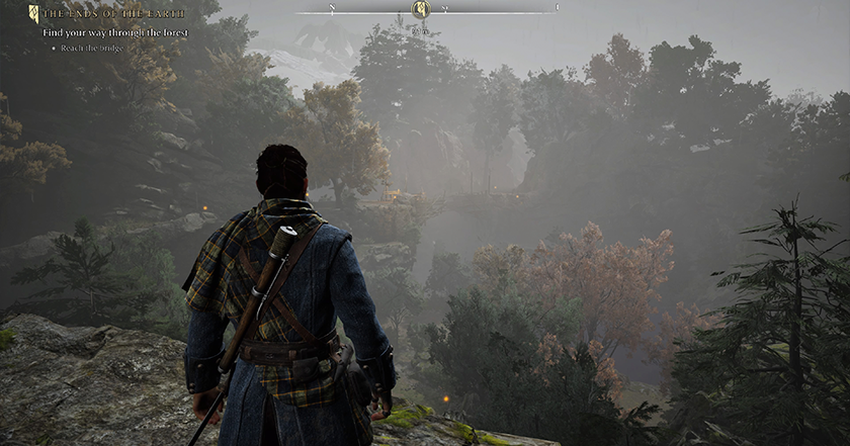This screenshot has width=850, height=446.
Task: Click the 'Find your way through the forest' objective
Action: coord(115,33)
